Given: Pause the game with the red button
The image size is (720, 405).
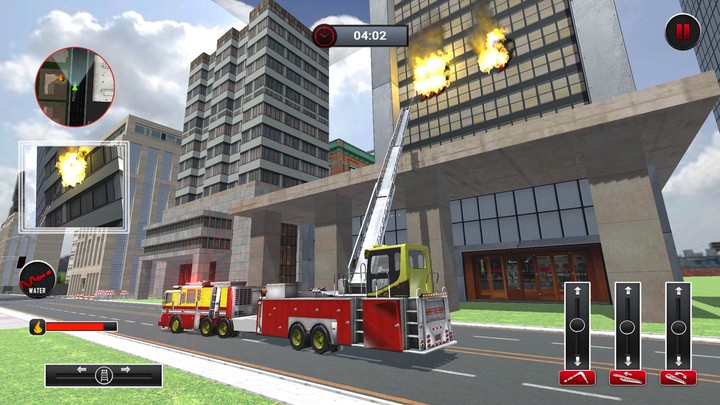Looking at the screenshot, I should tap(683, 31).
